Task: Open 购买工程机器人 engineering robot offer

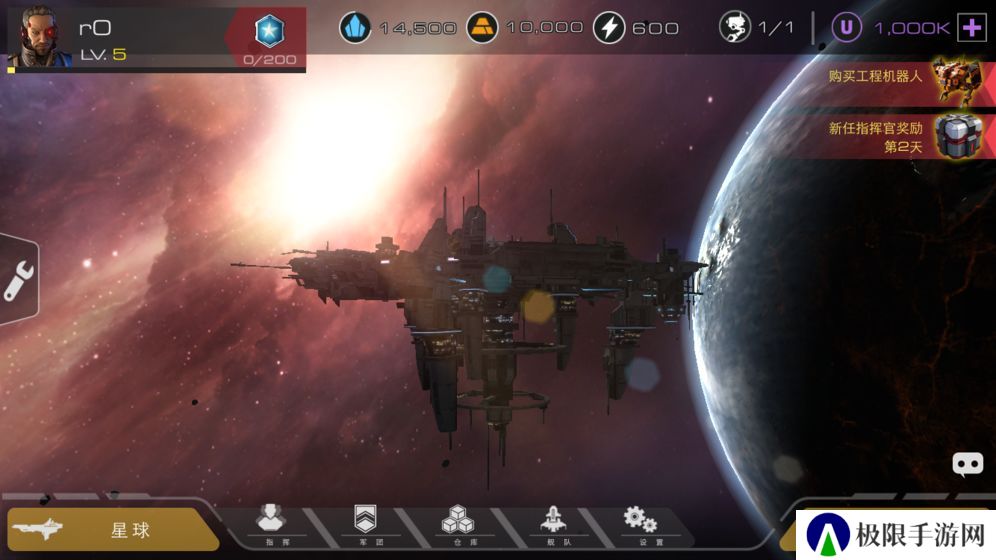Action: point(900,78)
